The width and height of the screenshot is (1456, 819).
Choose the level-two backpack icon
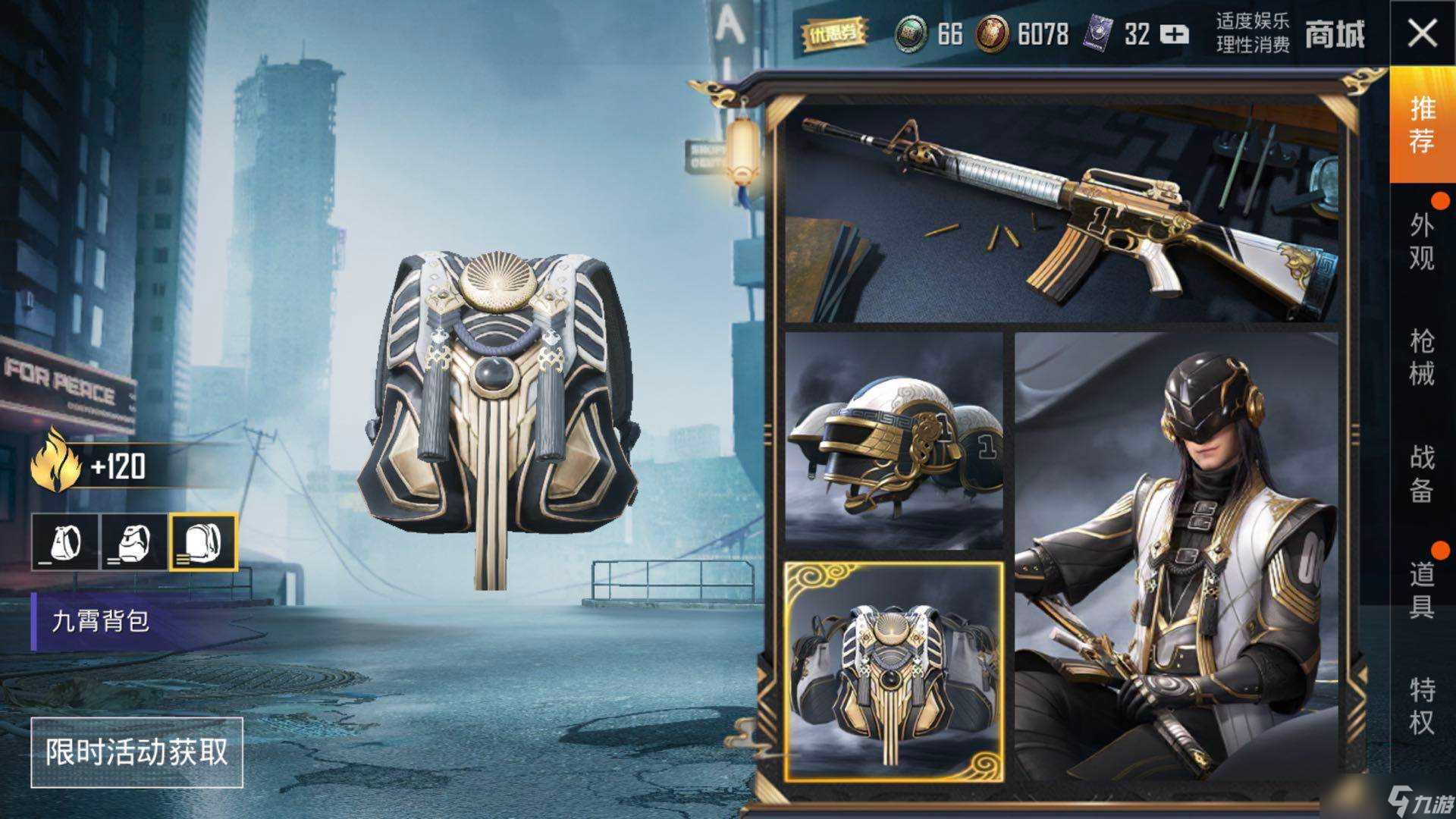[133, 542]
